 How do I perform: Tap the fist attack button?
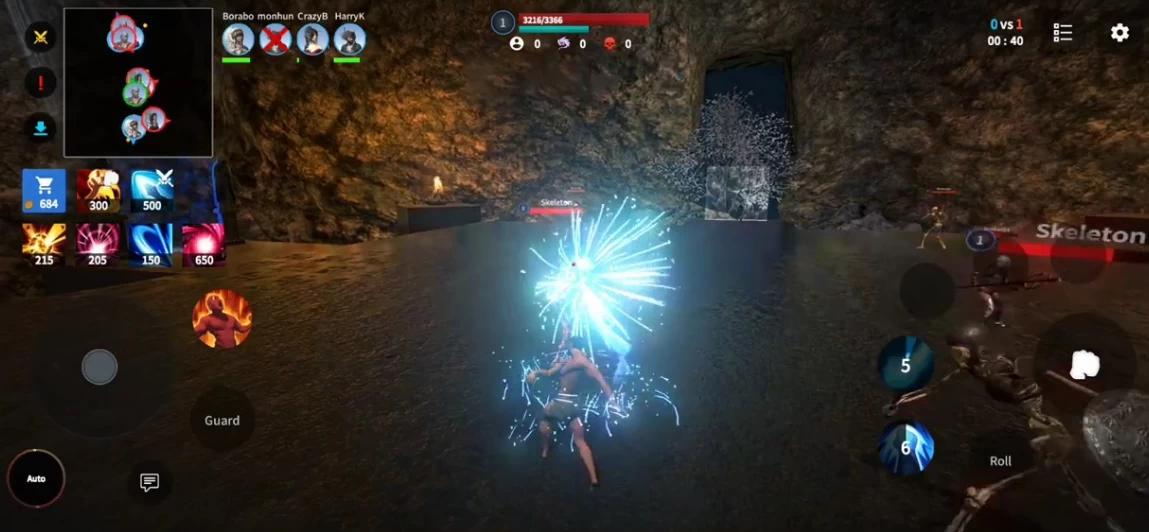coord(1084,365)
